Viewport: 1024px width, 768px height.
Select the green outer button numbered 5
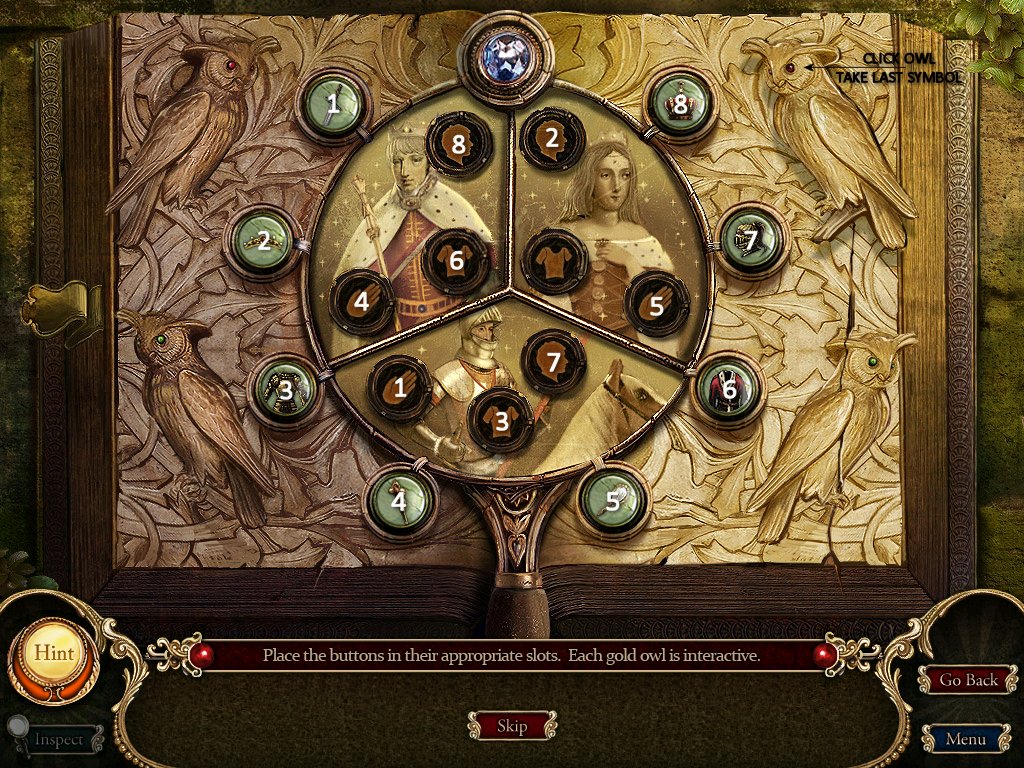[x=612, y=499]
